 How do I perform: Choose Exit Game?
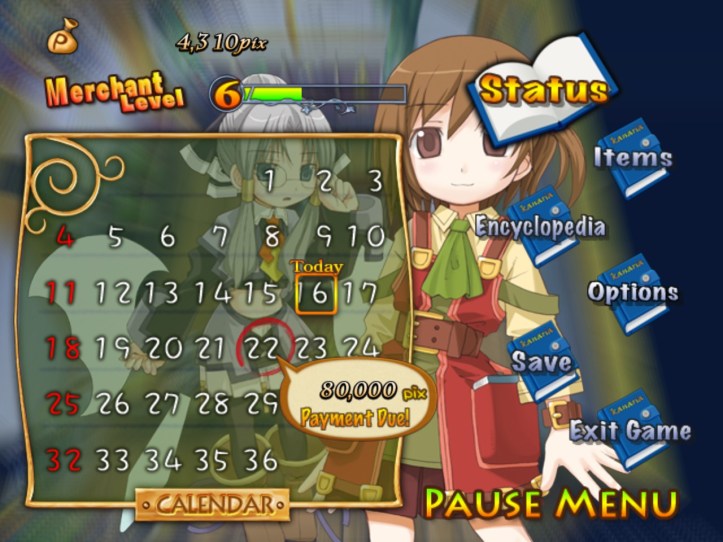[x=630, y=431]
